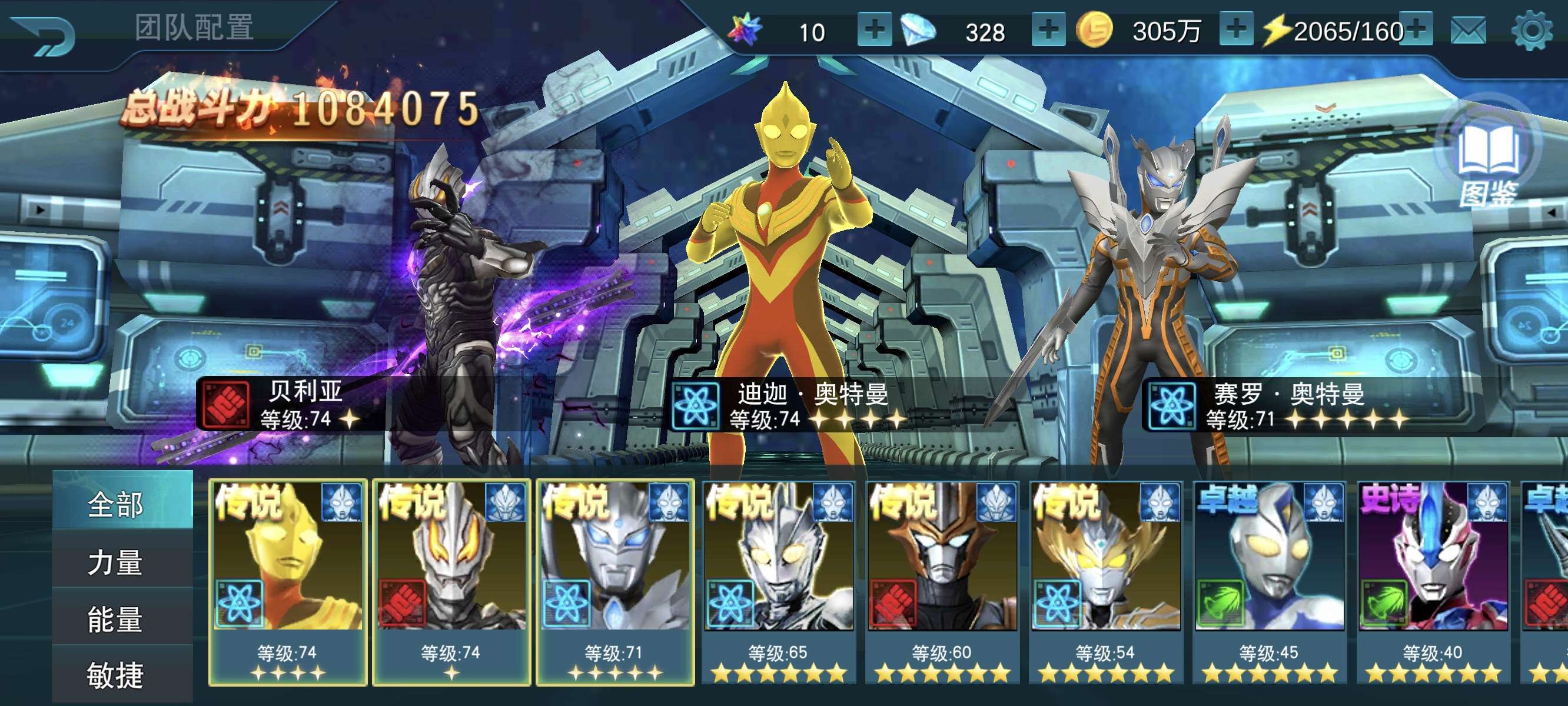Choose the level 60 legend hero card

click(942, 581)
